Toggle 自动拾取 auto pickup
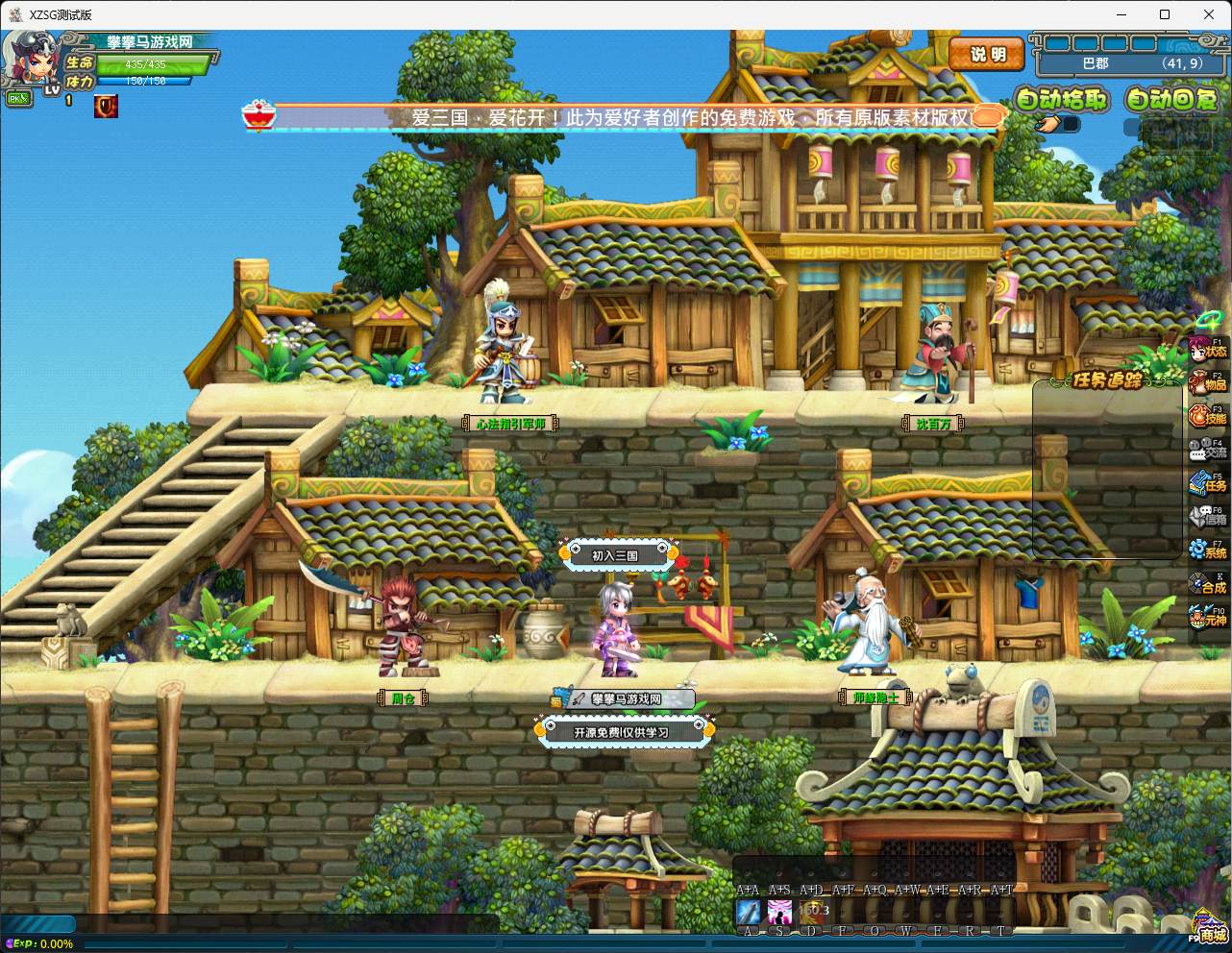1232x953 pixels. coord(1061,99)
